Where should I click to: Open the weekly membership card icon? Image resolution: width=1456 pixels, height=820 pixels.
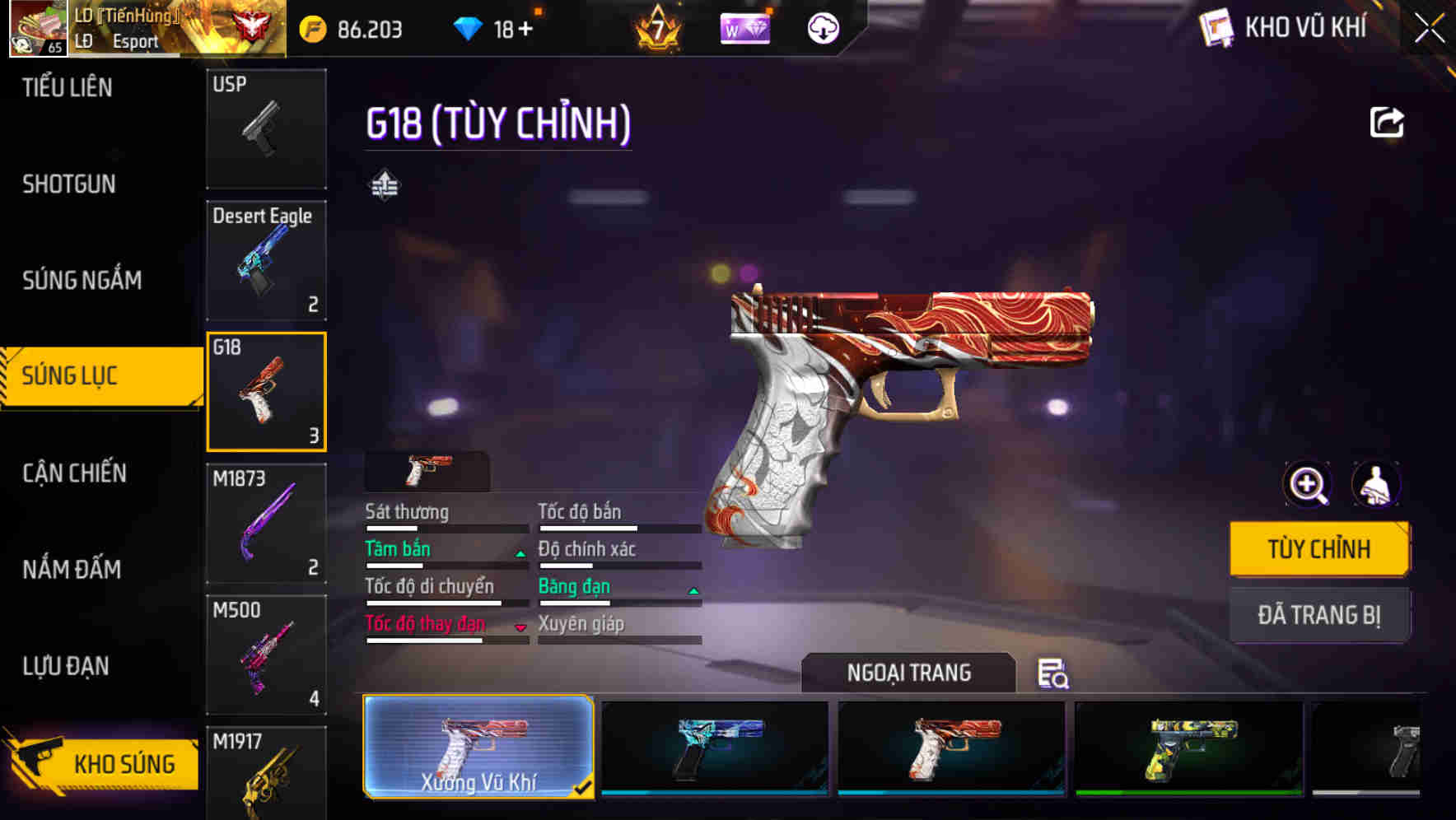point(745,28)
